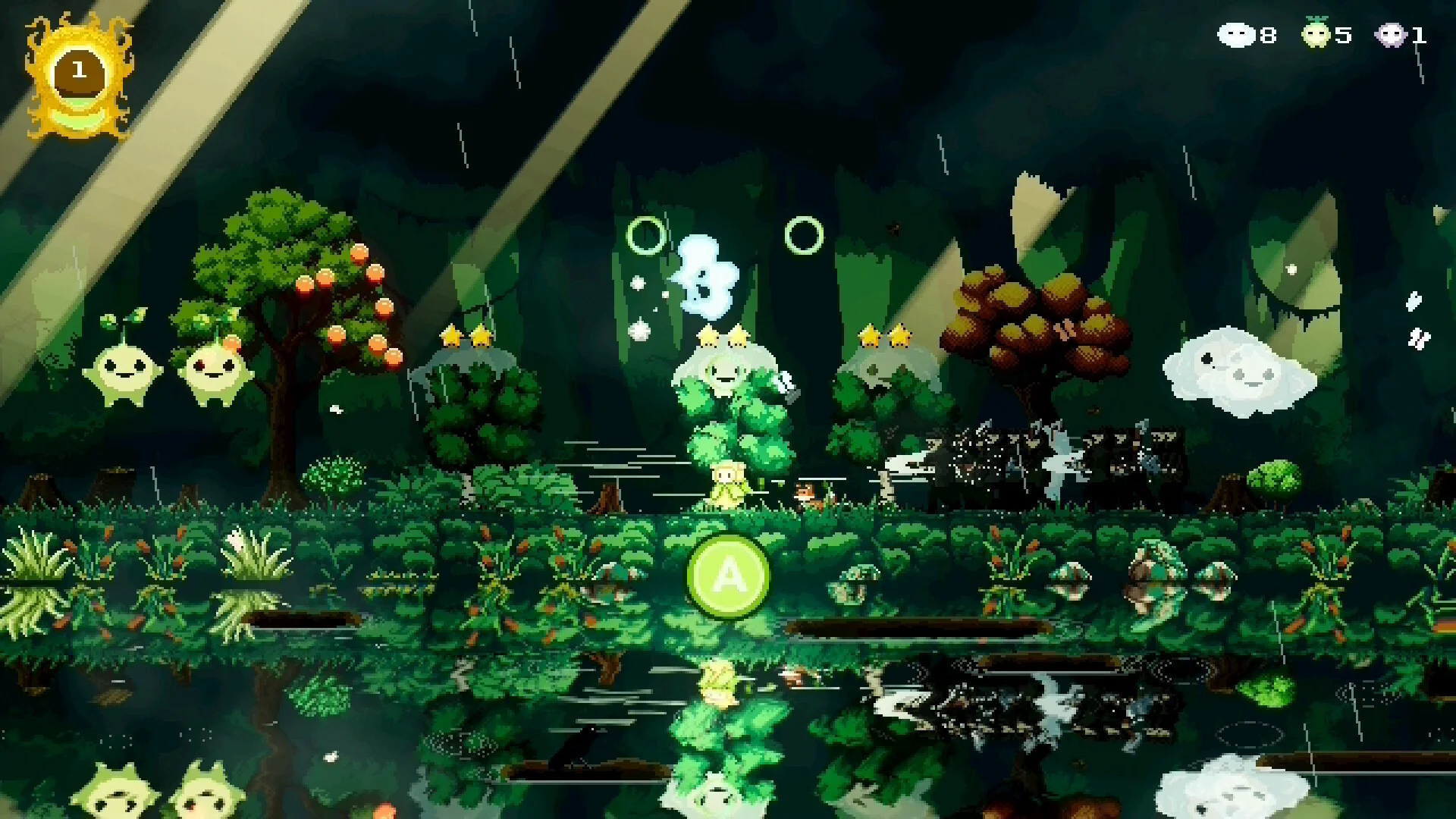Image resolution: width=1456 pixels, height=819 pixels.
Task: Select the green sprout spirit icon
Action: point(1316,34)
